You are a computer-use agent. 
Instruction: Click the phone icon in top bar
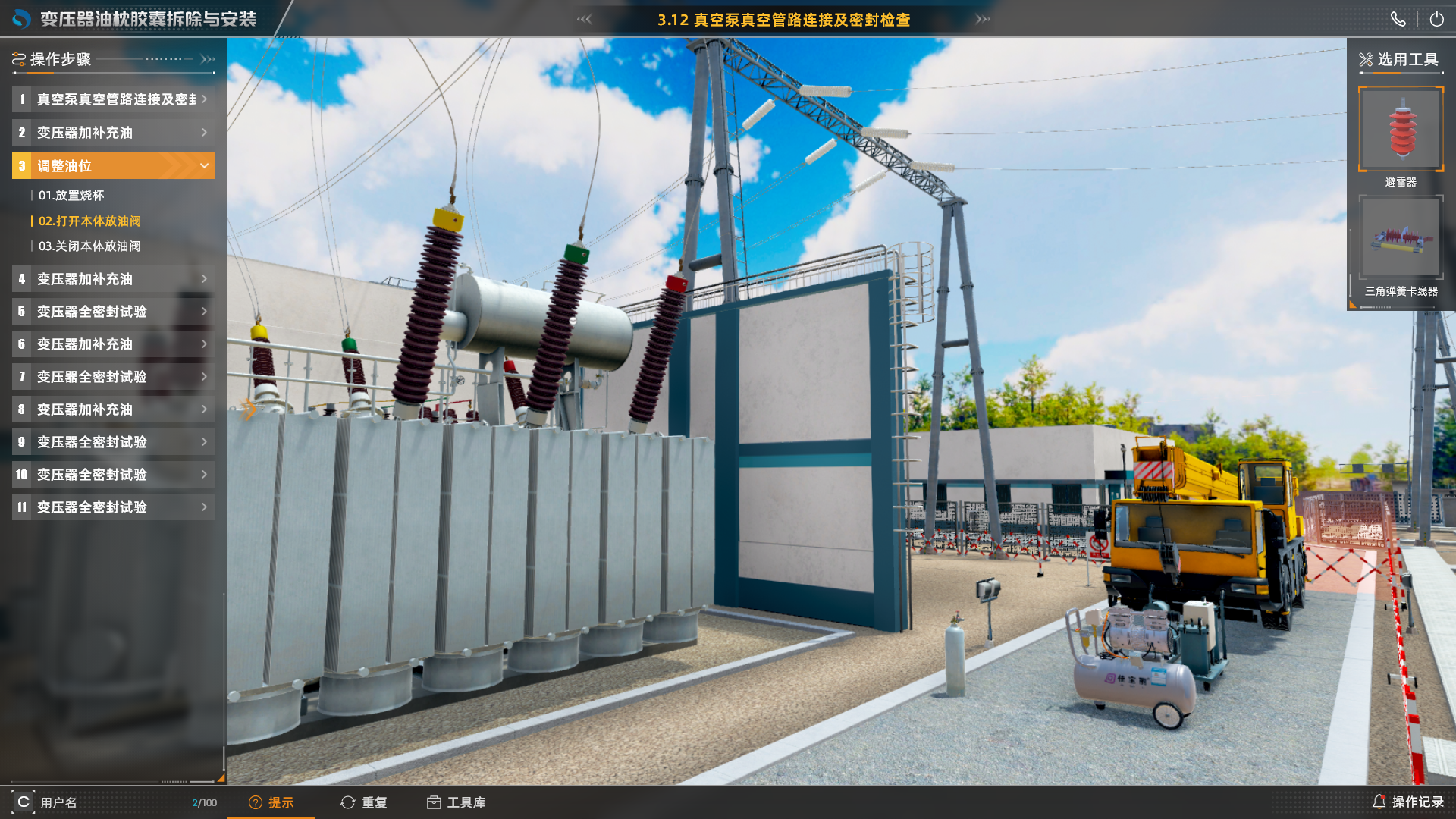[1398, 20]
